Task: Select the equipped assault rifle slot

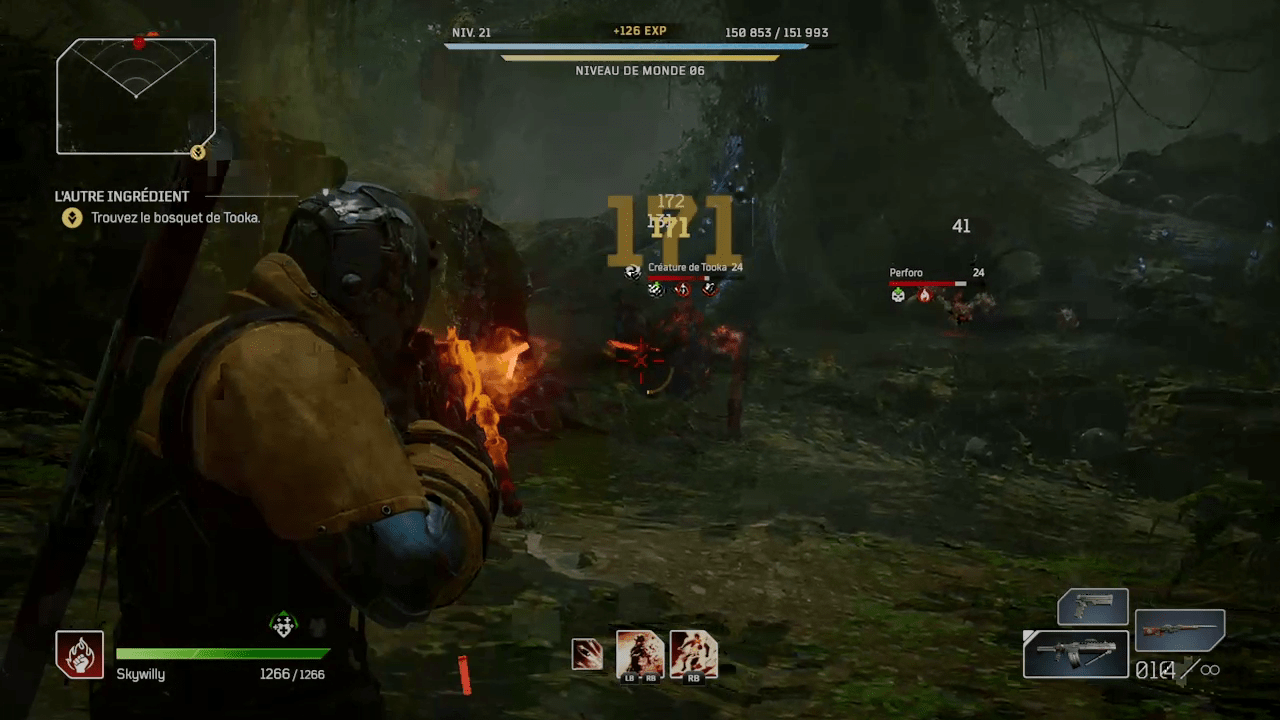Action: [x=1076, y=654]
